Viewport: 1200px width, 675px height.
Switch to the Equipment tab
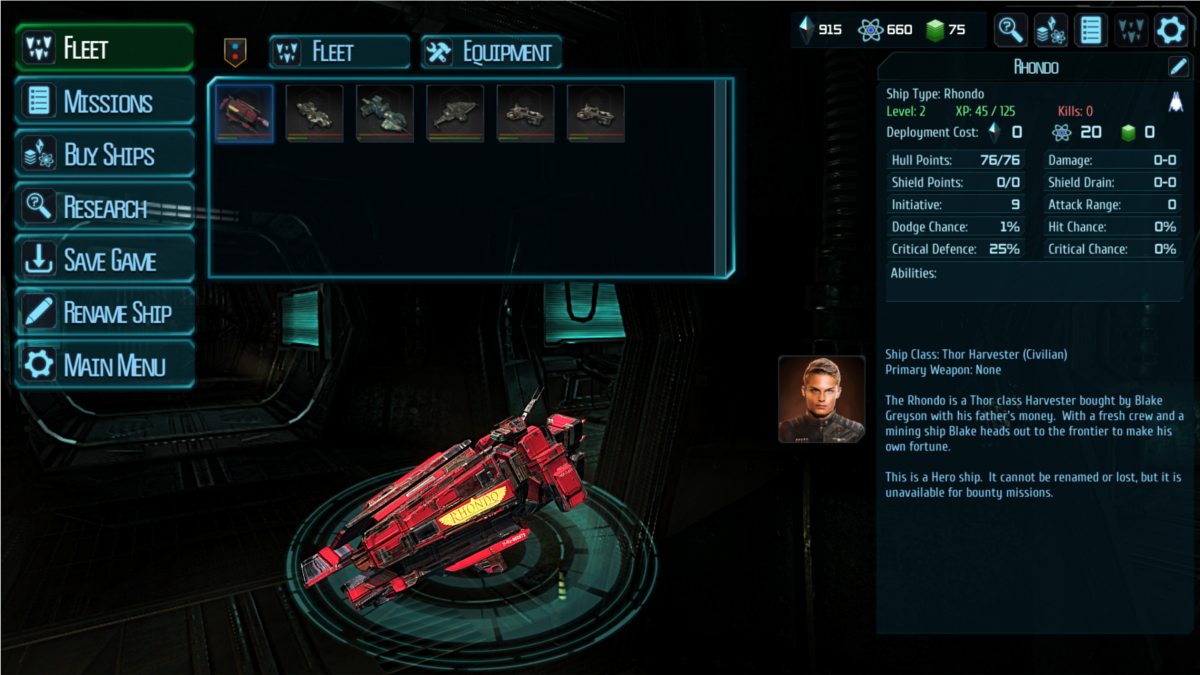pyautogui.click(x=491, y=53)
